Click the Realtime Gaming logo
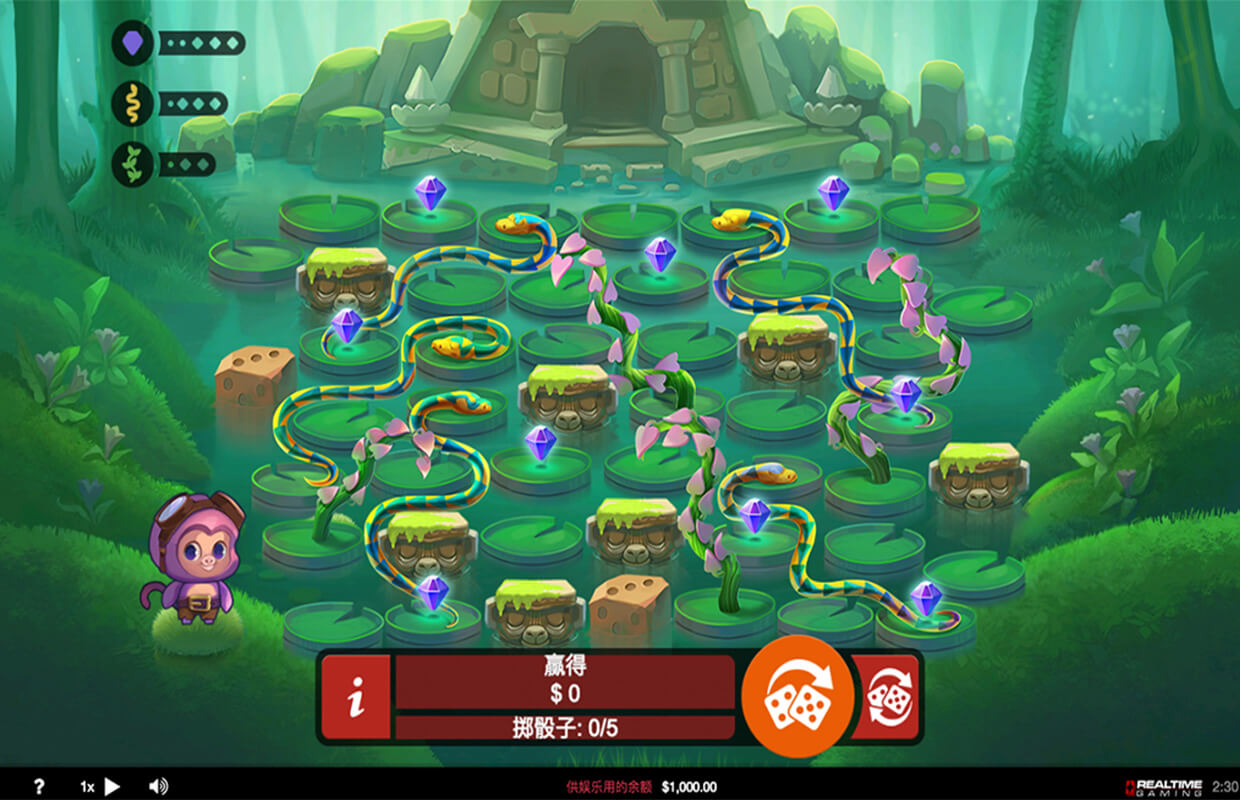1240x800 pixels. click(x=1164, y=787)
